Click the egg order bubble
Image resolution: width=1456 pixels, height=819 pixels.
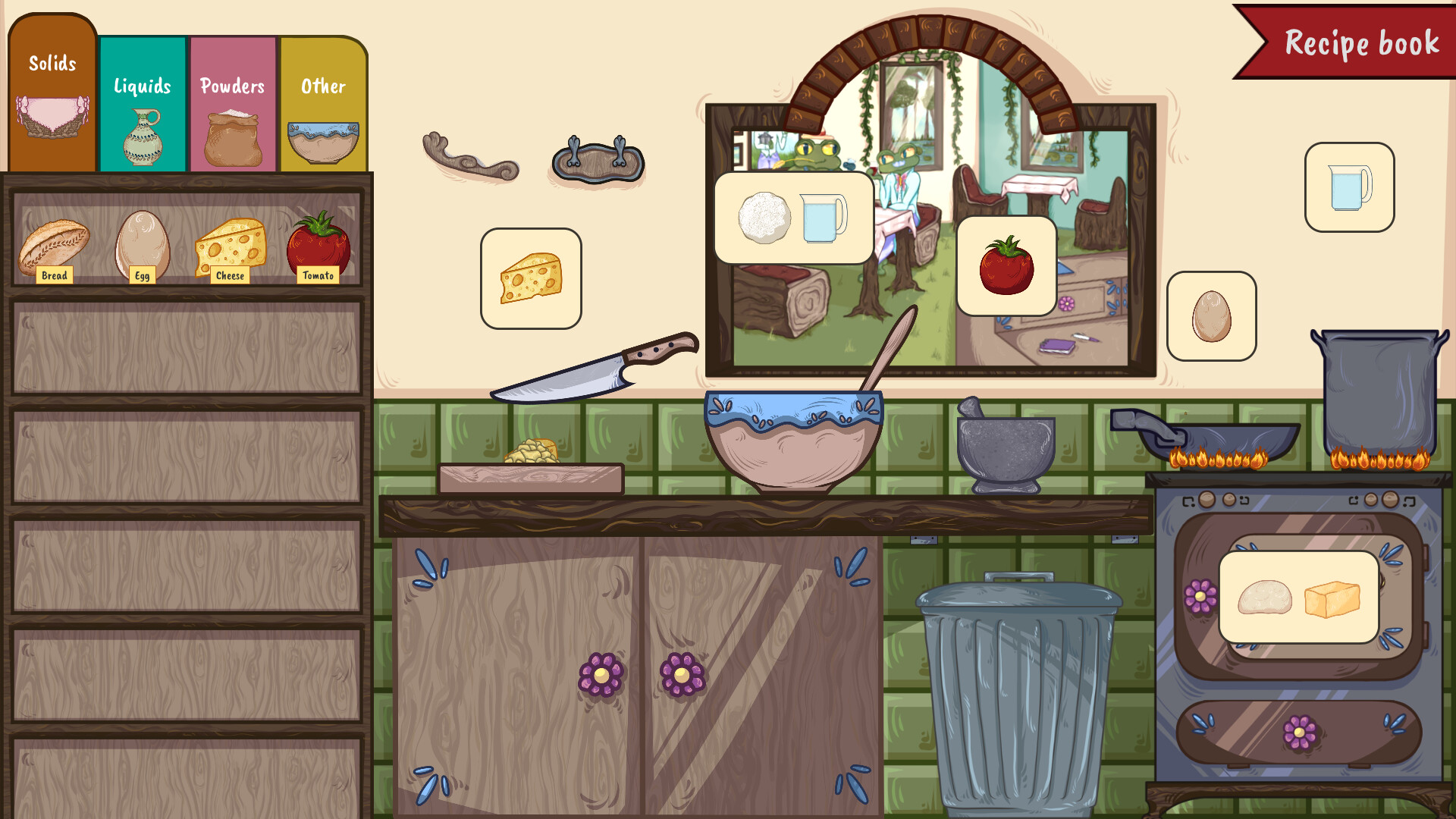tap(1211, 316)
